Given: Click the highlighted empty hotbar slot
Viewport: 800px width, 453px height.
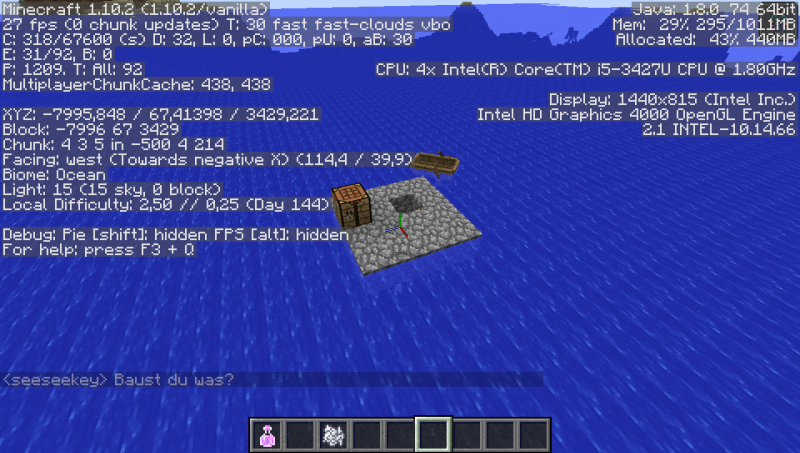Looking at the screenshot, I should coord(433,434).
